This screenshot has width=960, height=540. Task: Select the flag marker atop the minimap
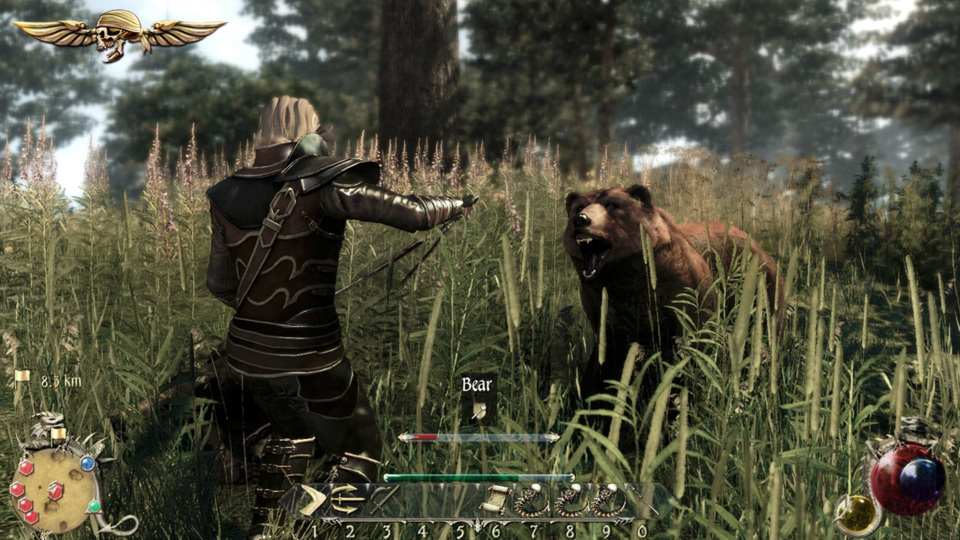(x=57, y=433)
